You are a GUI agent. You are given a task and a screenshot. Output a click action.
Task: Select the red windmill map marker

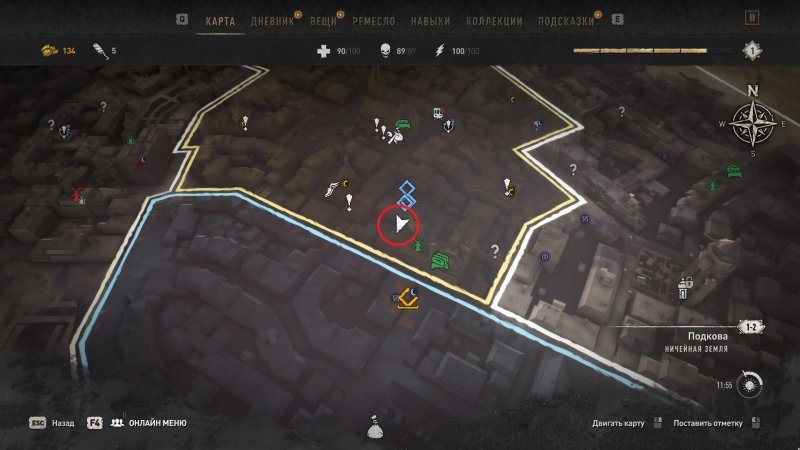pos(72,194)
